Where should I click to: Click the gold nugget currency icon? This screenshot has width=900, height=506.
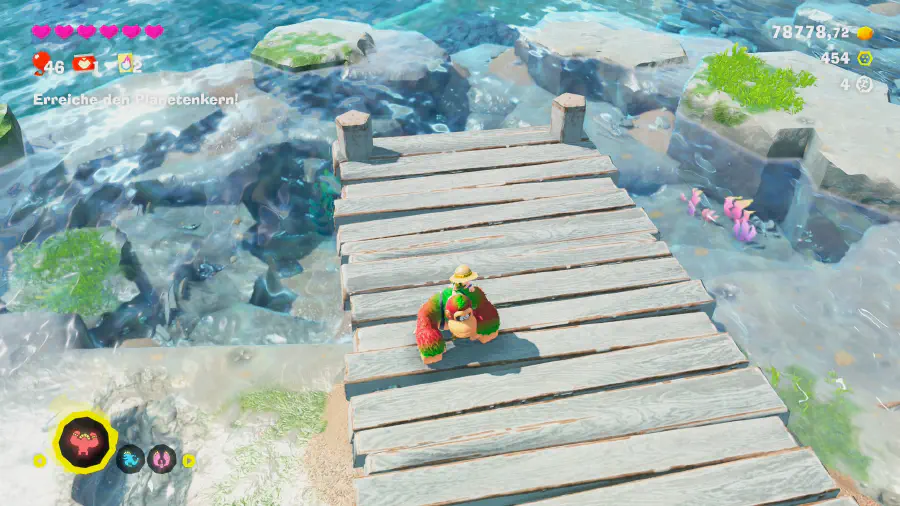pyautogui.click(x=866, y=33)
